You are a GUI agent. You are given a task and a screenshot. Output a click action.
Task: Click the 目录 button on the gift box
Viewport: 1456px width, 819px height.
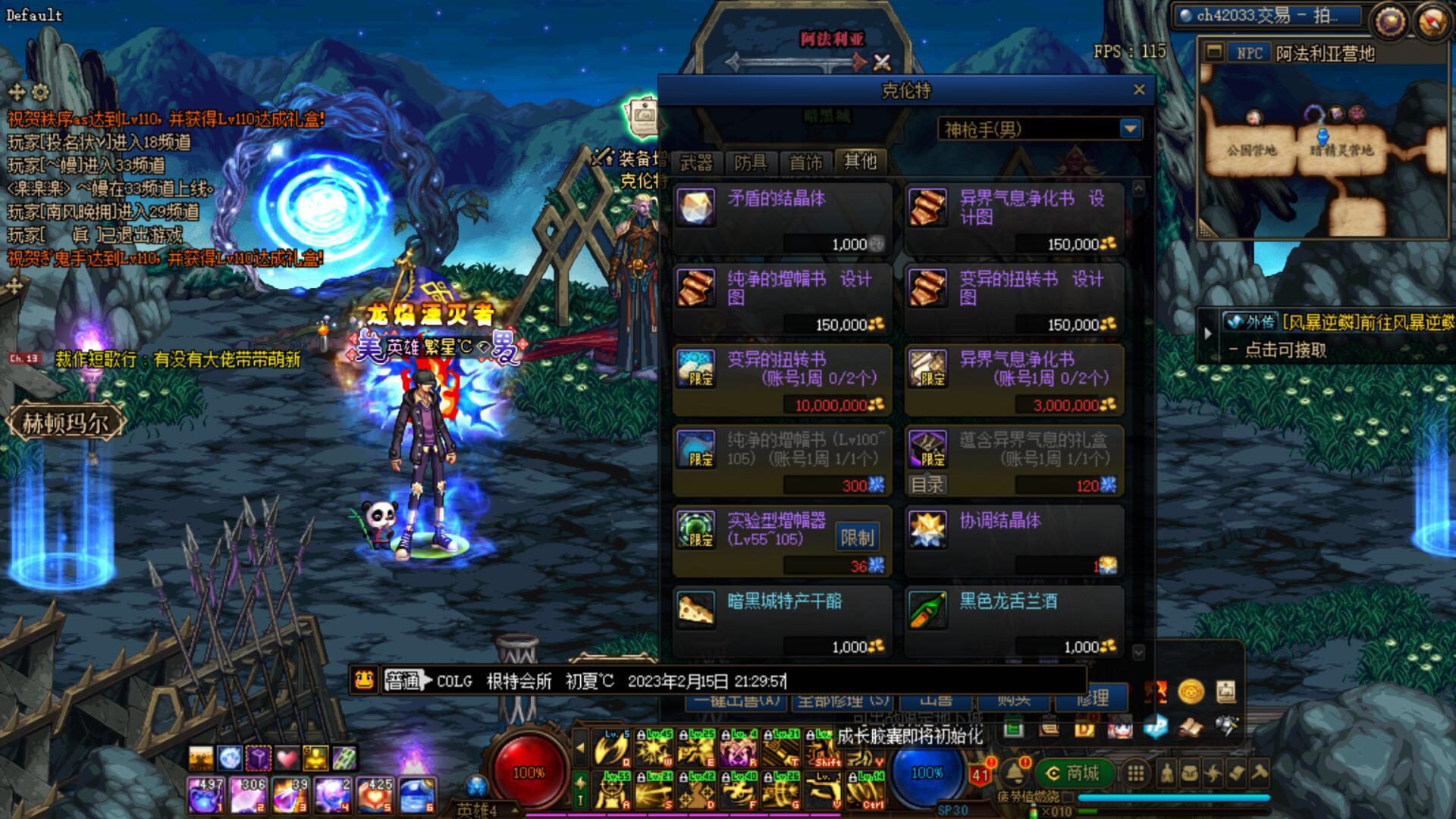[x=927, y=485]
